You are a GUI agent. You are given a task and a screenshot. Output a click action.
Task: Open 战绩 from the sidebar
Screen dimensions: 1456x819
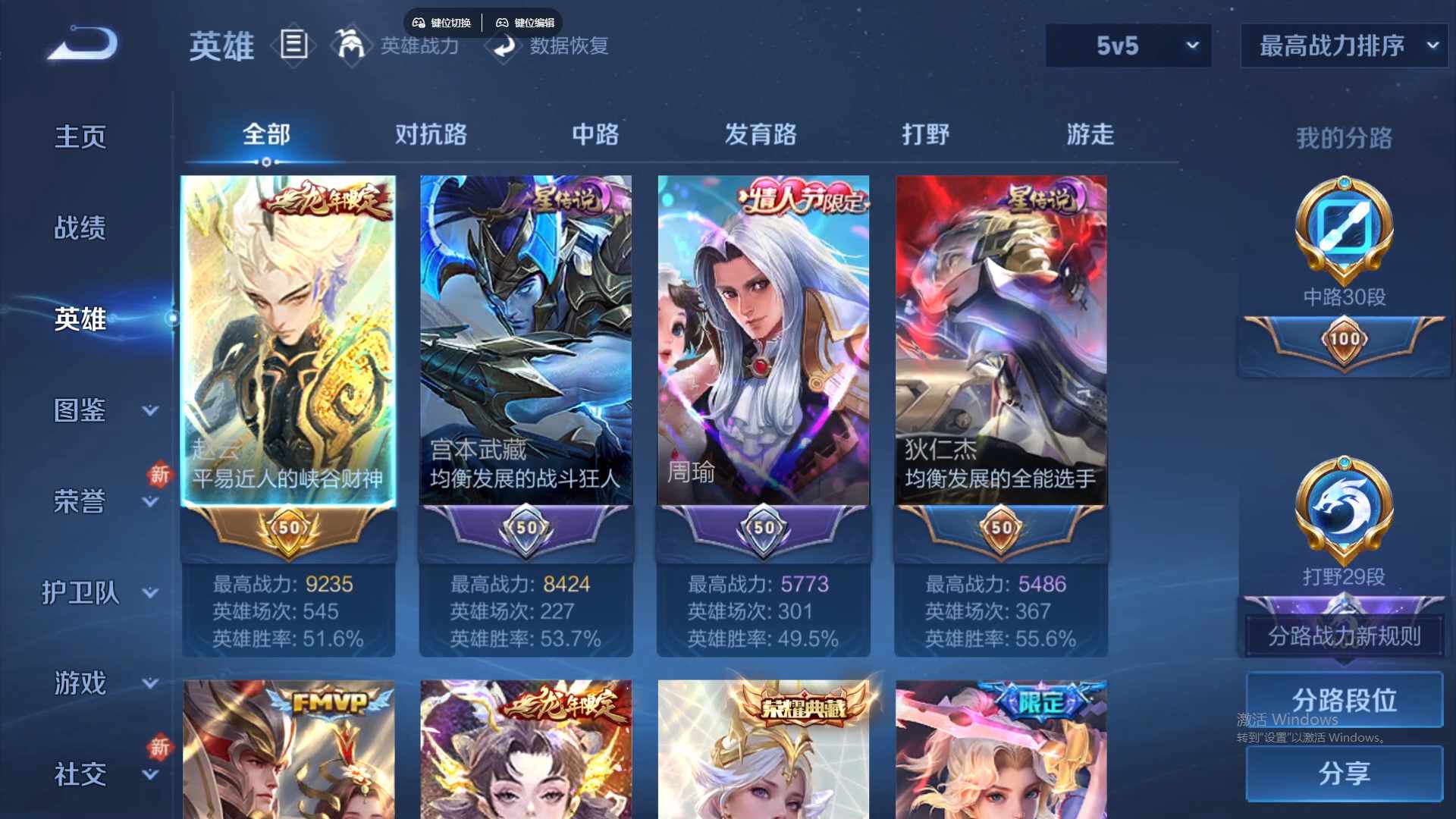[80, 227]
